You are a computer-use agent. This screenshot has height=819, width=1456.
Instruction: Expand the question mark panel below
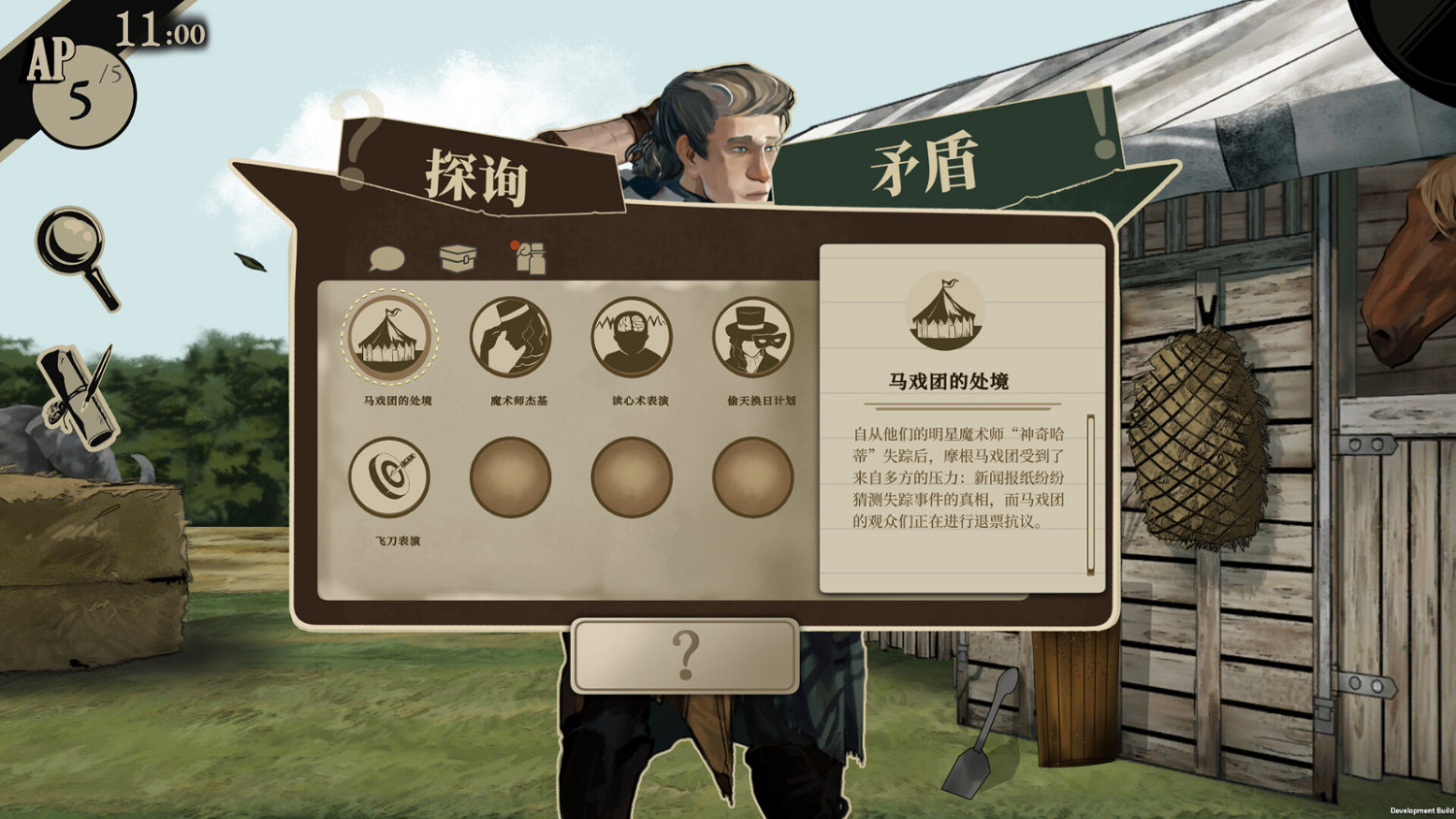pos(687,654)
